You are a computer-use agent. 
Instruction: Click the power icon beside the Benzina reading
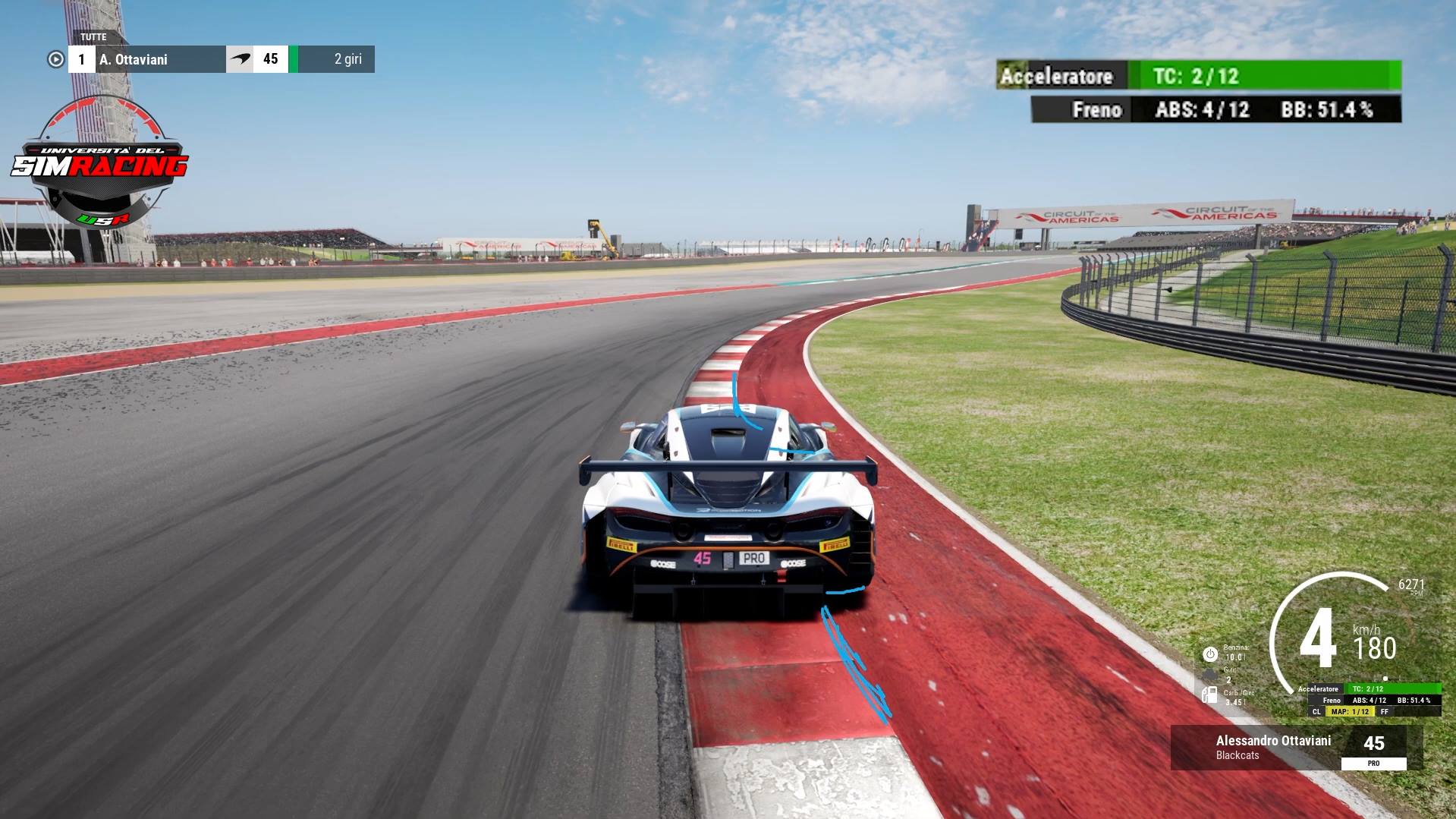tap(1210, 654)
